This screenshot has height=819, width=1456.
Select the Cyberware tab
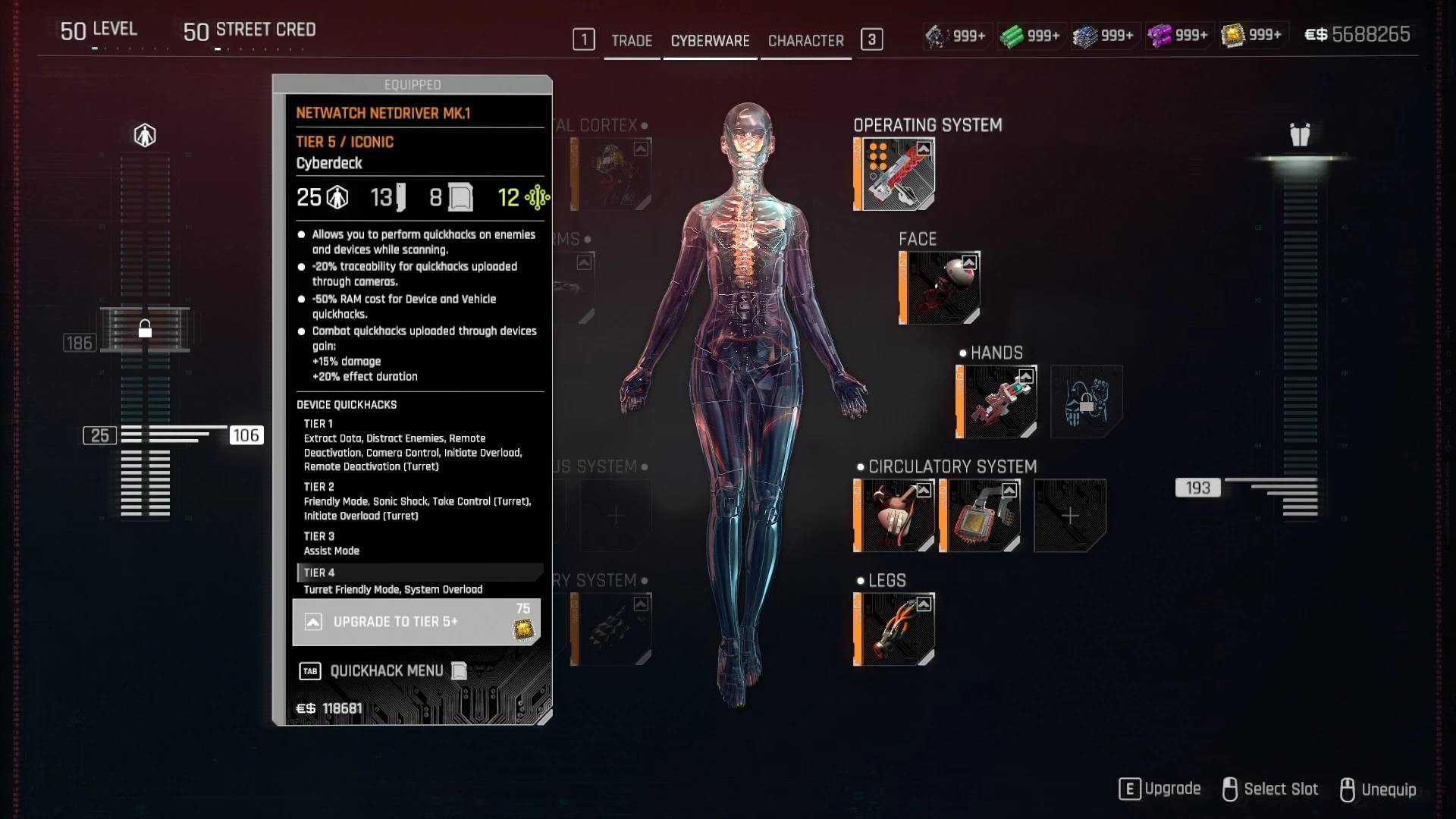click(x=710, y=41)
